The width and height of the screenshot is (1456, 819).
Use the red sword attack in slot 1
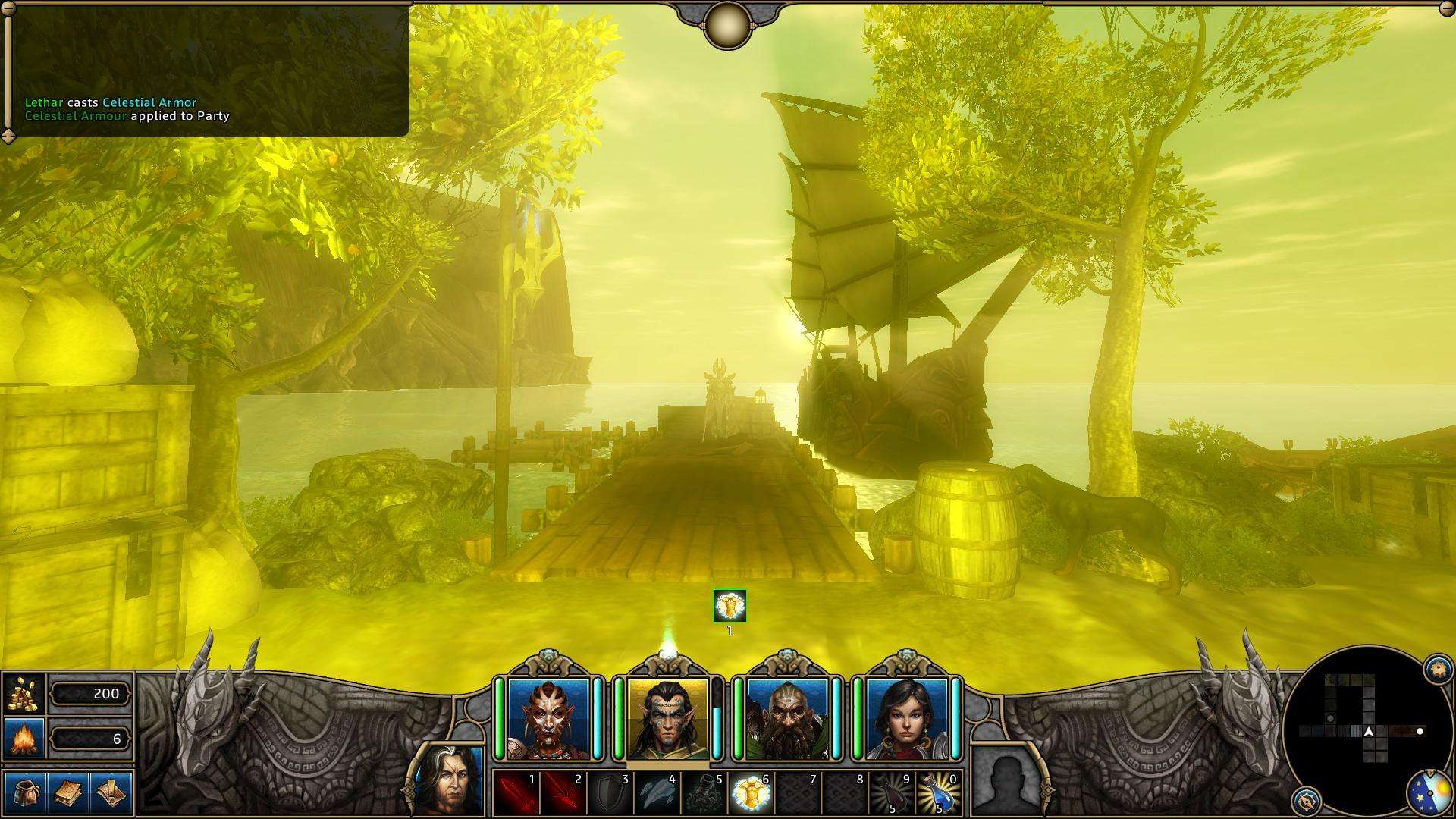click(x=517, y=792)
